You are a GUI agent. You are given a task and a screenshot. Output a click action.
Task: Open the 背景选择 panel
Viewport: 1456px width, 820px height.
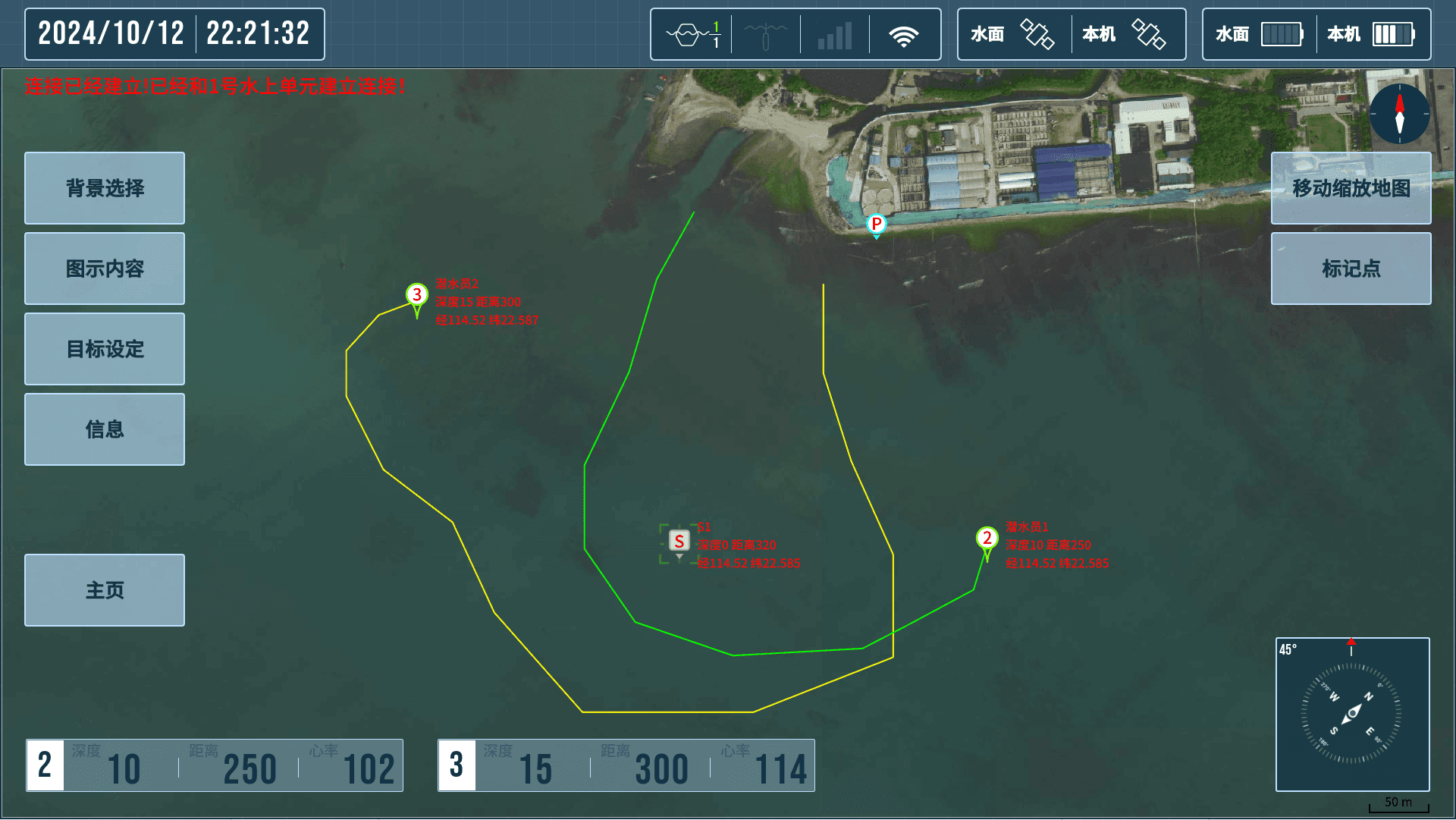pyautogui.click(x=104, y=188)
